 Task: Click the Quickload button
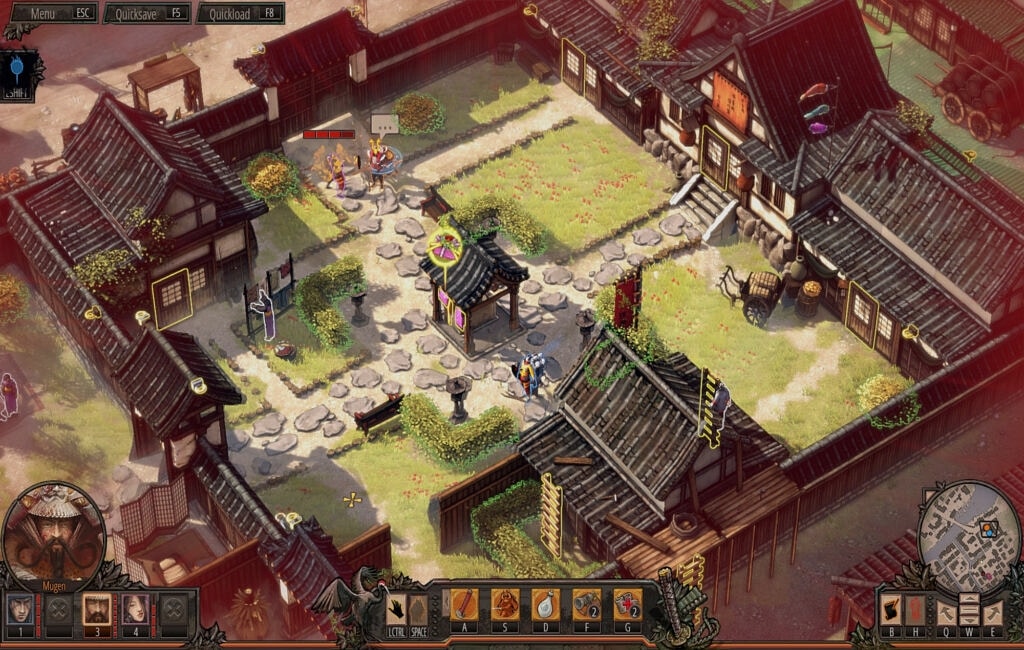239,14
